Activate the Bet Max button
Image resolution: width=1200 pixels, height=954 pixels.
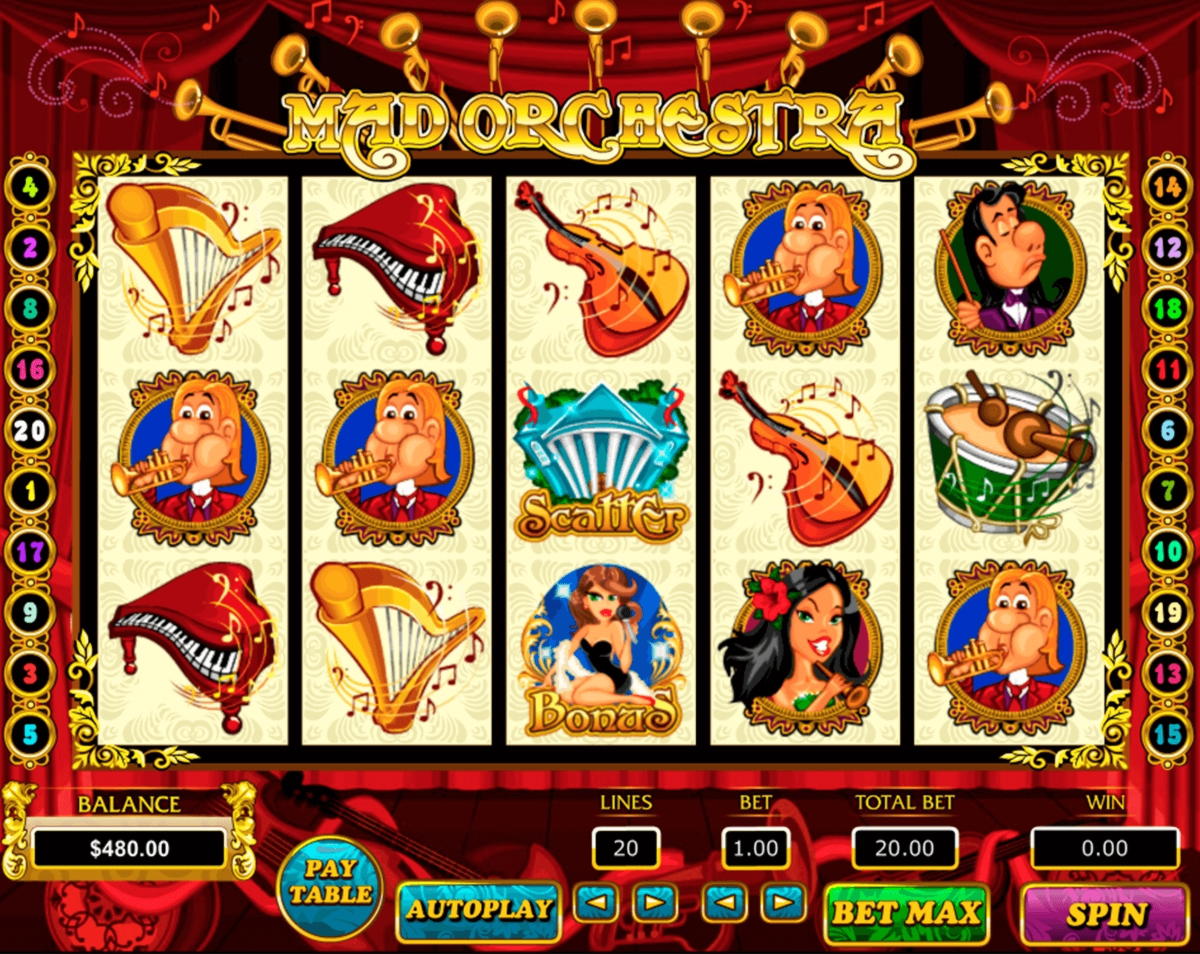[x=906, y=912]
